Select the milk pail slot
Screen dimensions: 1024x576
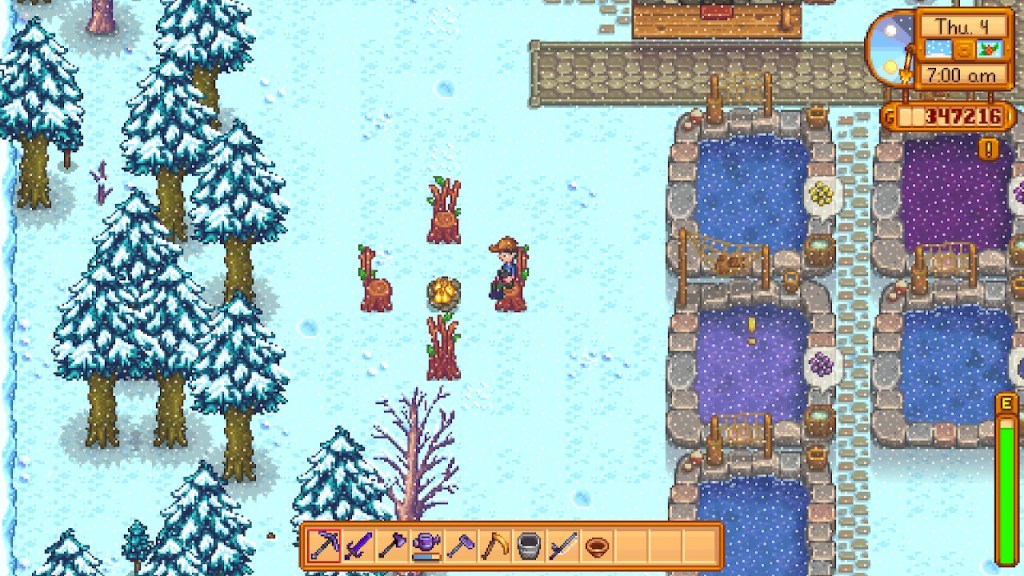click(528, 546)
